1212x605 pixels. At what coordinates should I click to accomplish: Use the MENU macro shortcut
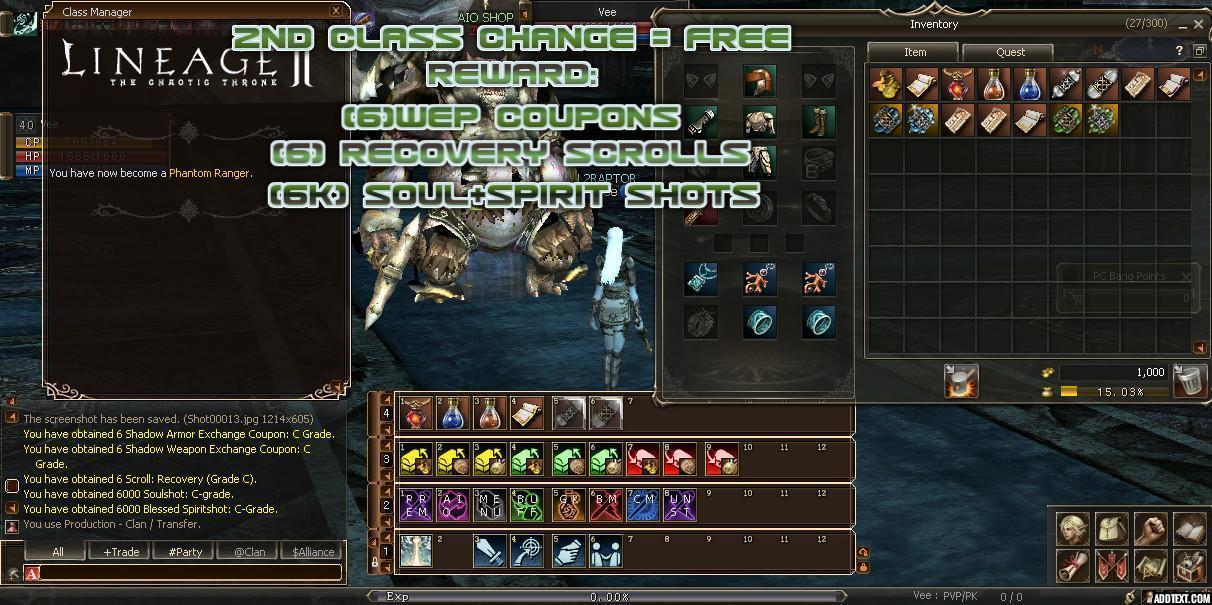pos(489,506)
